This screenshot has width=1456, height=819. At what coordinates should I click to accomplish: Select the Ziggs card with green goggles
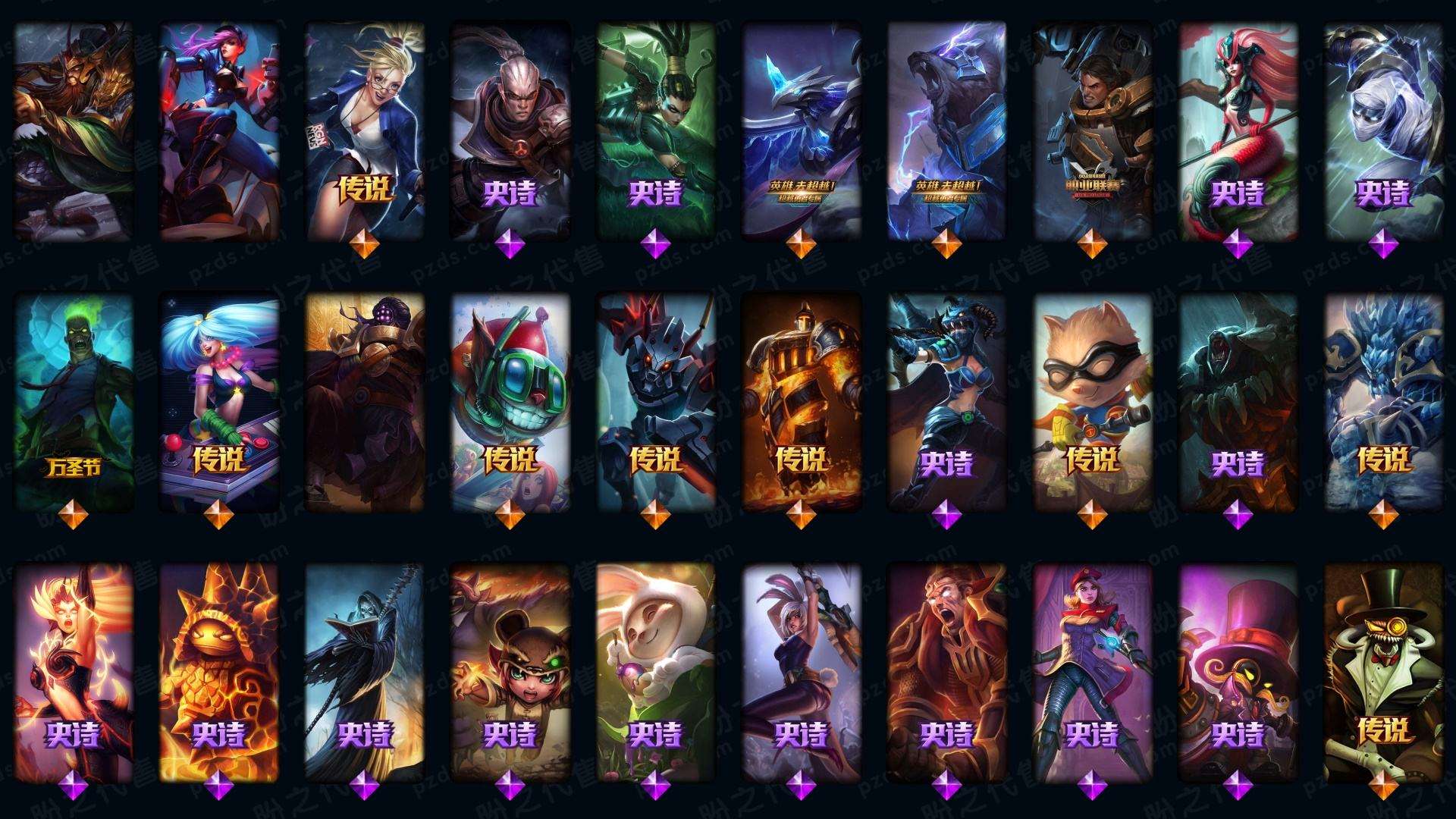click(x=510, y=402)
